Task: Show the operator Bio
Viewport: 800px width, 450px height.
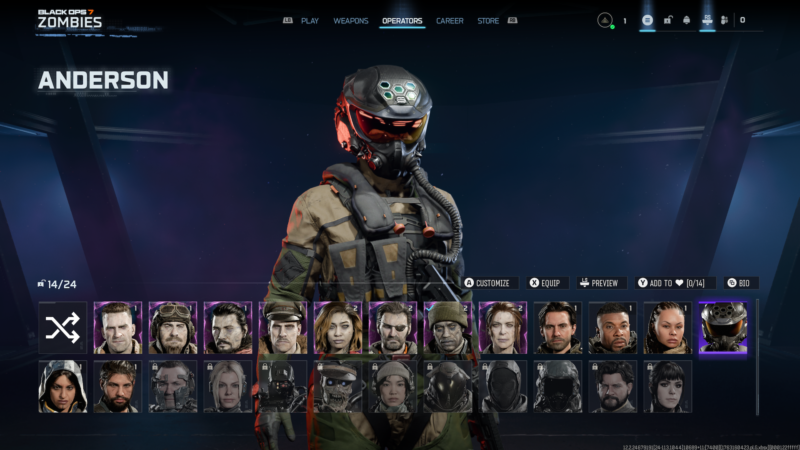Action: (x=739, y=283)
